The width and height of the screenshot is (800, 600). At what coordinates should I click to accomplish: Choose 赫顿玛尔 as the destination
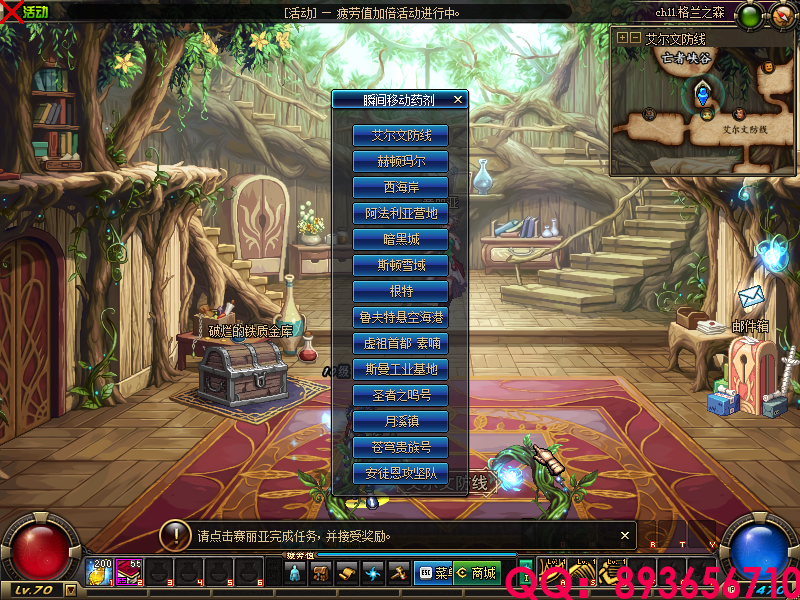tap(400, 161)
